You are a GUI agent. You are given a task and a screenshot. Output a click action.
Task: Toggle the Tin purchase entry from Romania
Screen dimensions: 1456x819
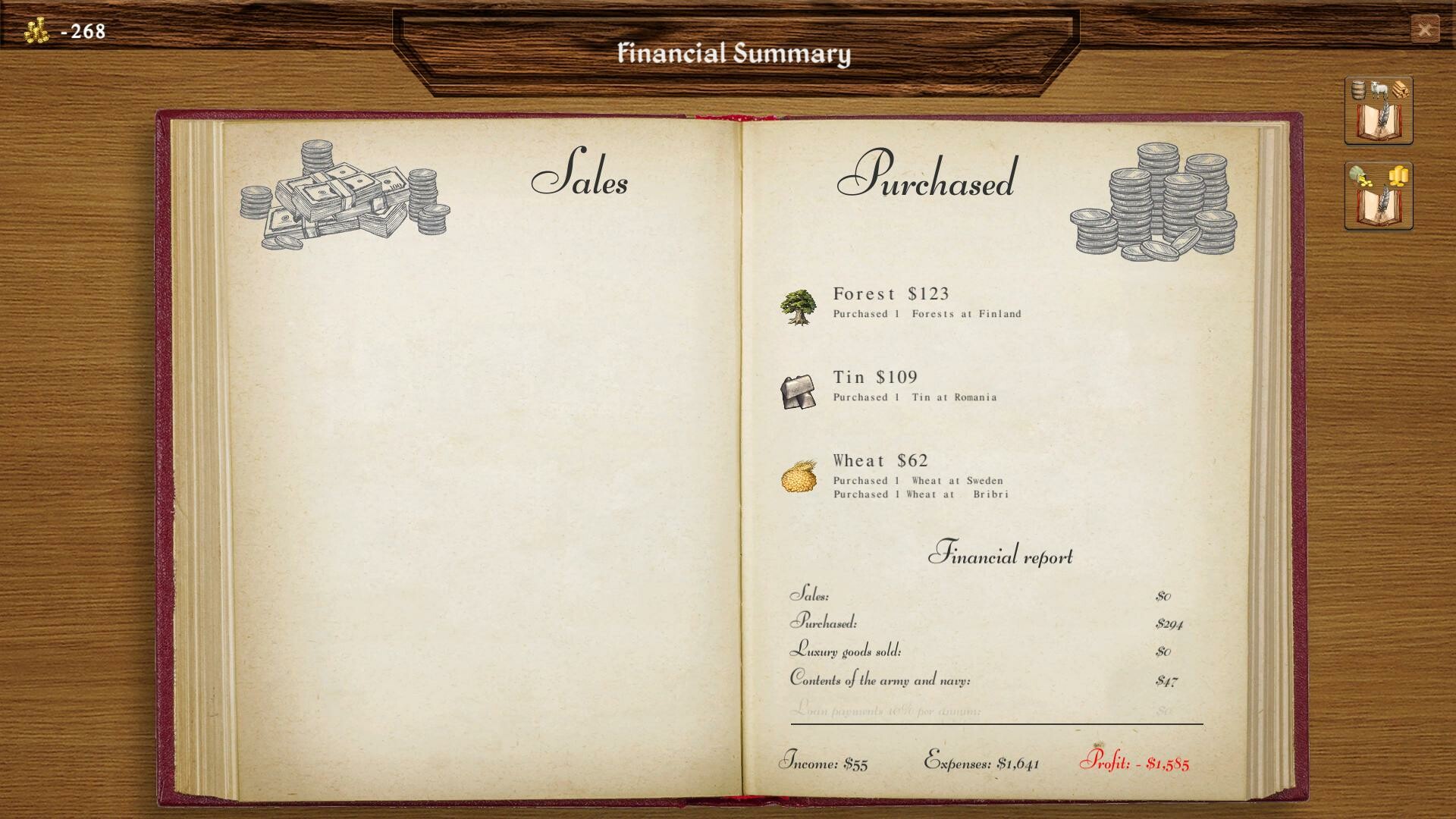pyautogui.click(x=915, y=397)
